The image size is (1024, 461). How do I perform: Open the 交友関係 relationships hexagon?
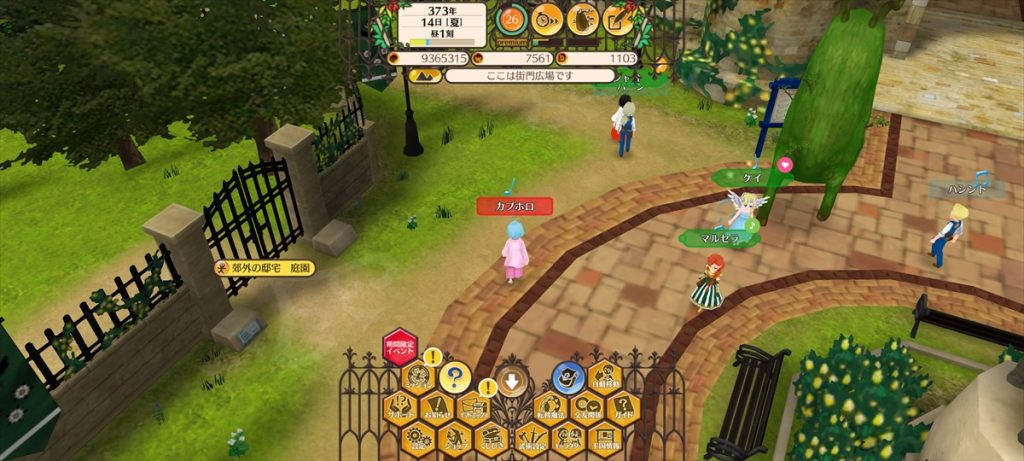click(586, 408)
